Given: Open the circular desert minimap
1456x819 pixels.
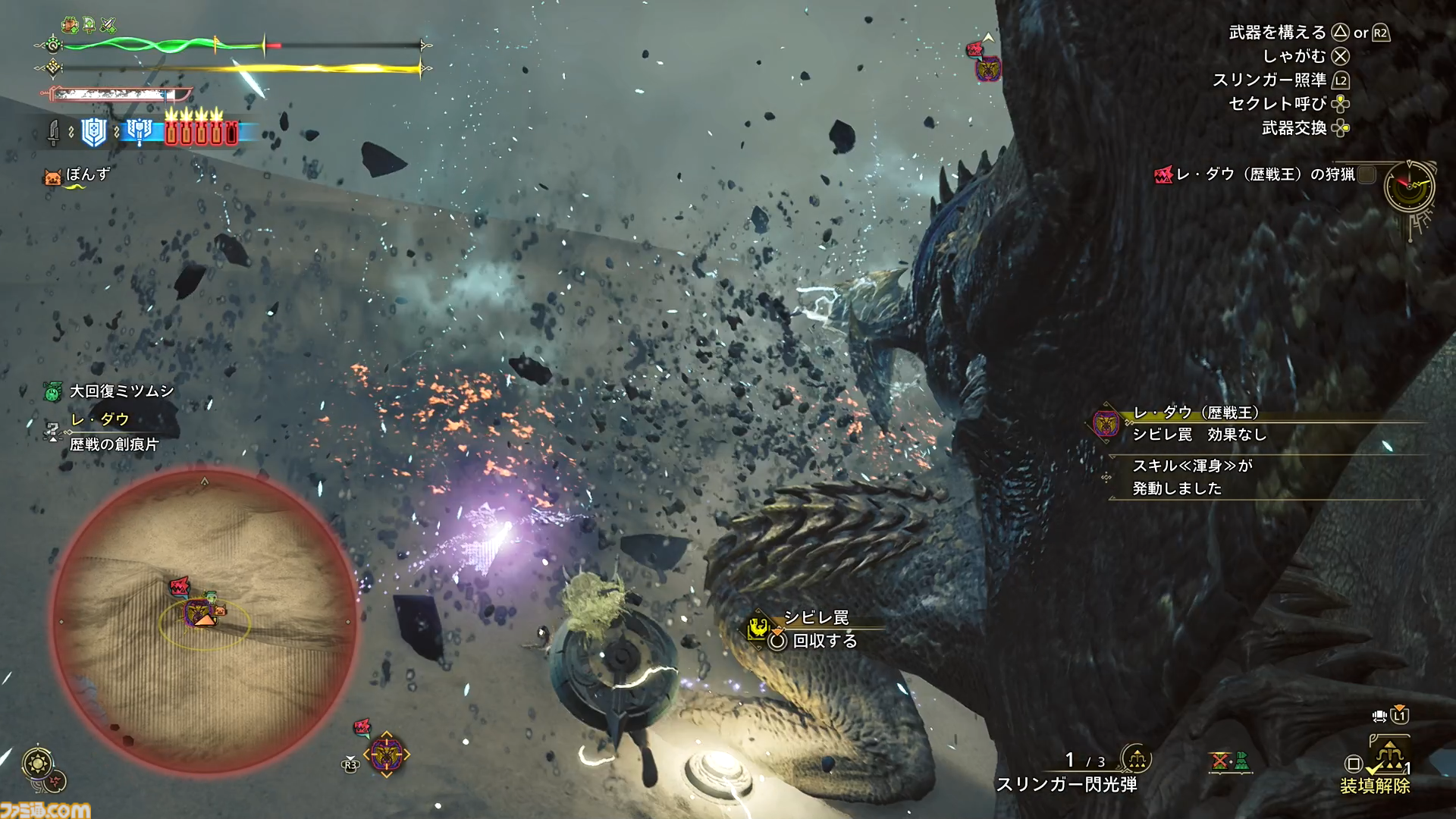Looking at the screenshot, I should [203, 620].
